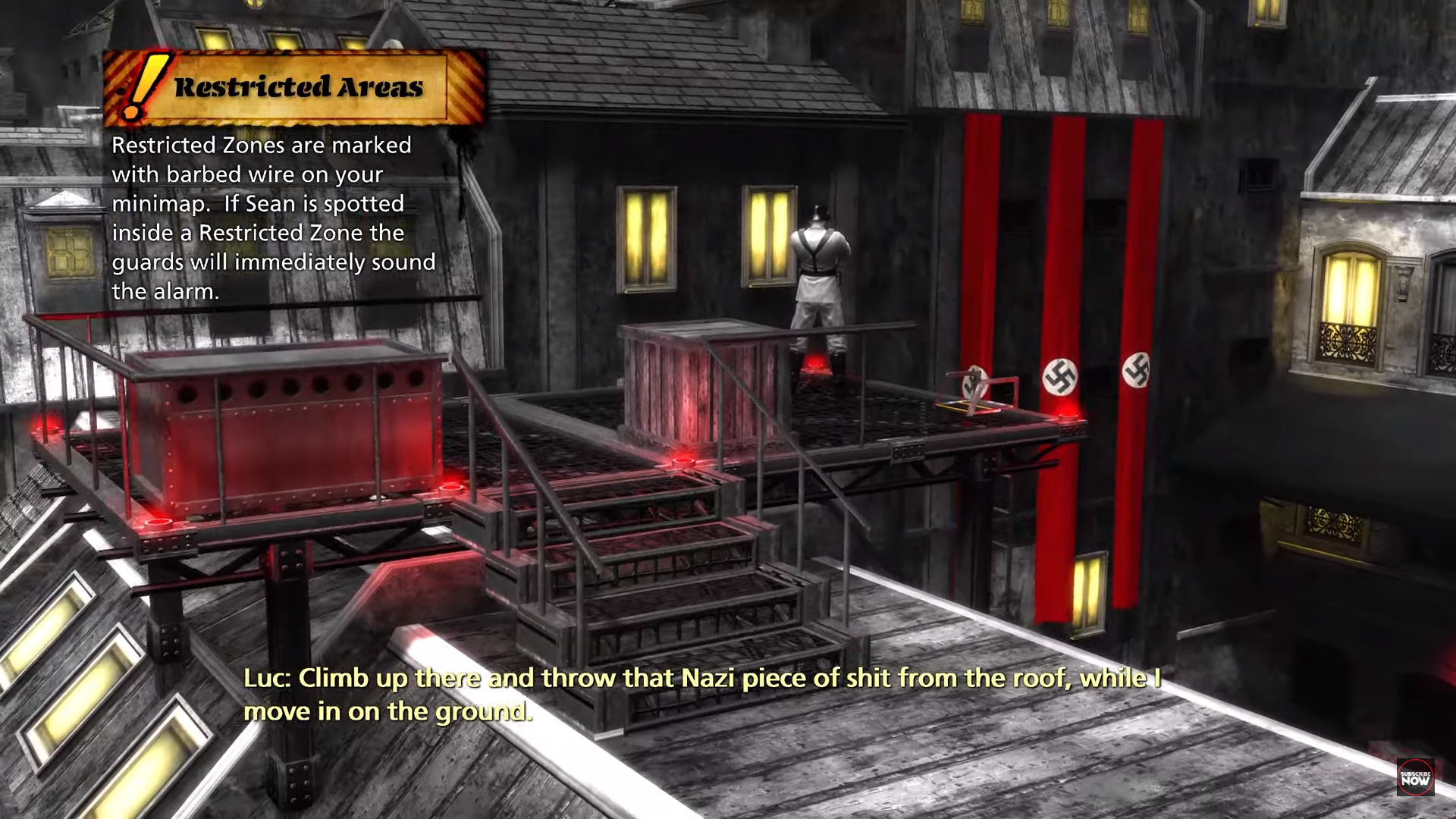Click the Subscribe Now video overlay badge
This screenshot has width=1456, height=819.
click(x=1415, y=777)
